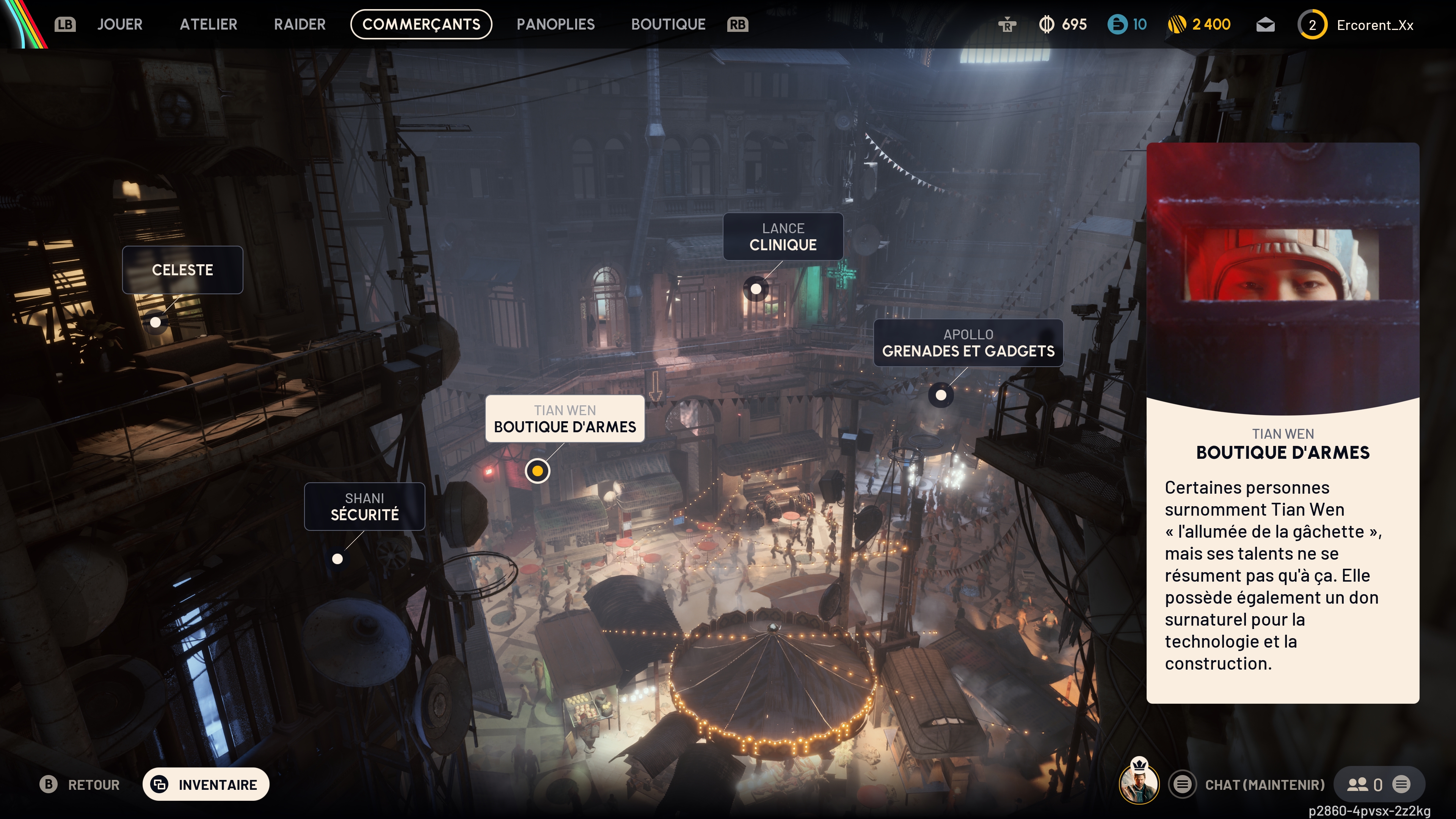Viewport: 1456px width, 819px height.
Task: Switch to the JOUER tab
Action: tap(119, 24)
